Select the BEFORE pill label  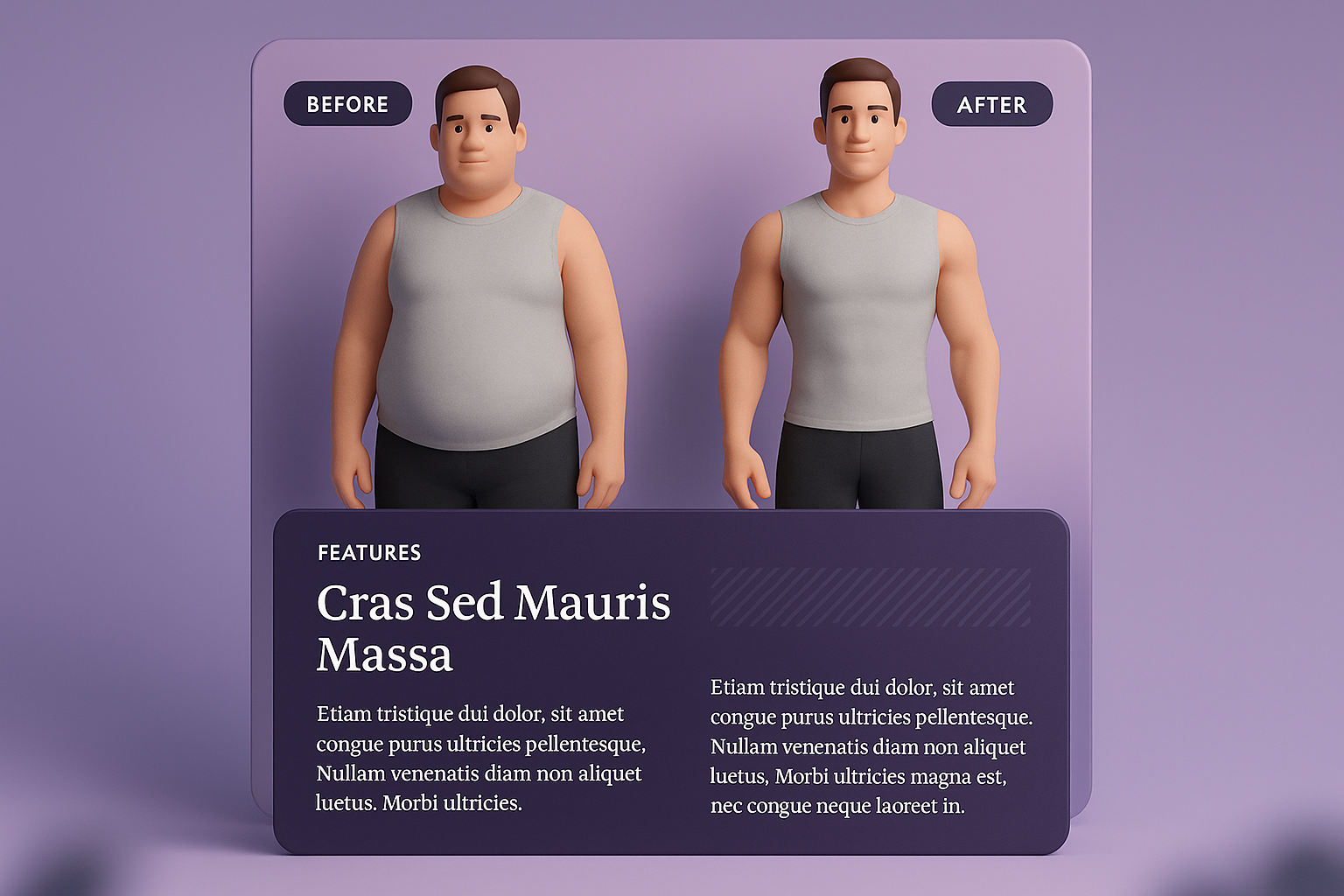(x=347, y=104)
